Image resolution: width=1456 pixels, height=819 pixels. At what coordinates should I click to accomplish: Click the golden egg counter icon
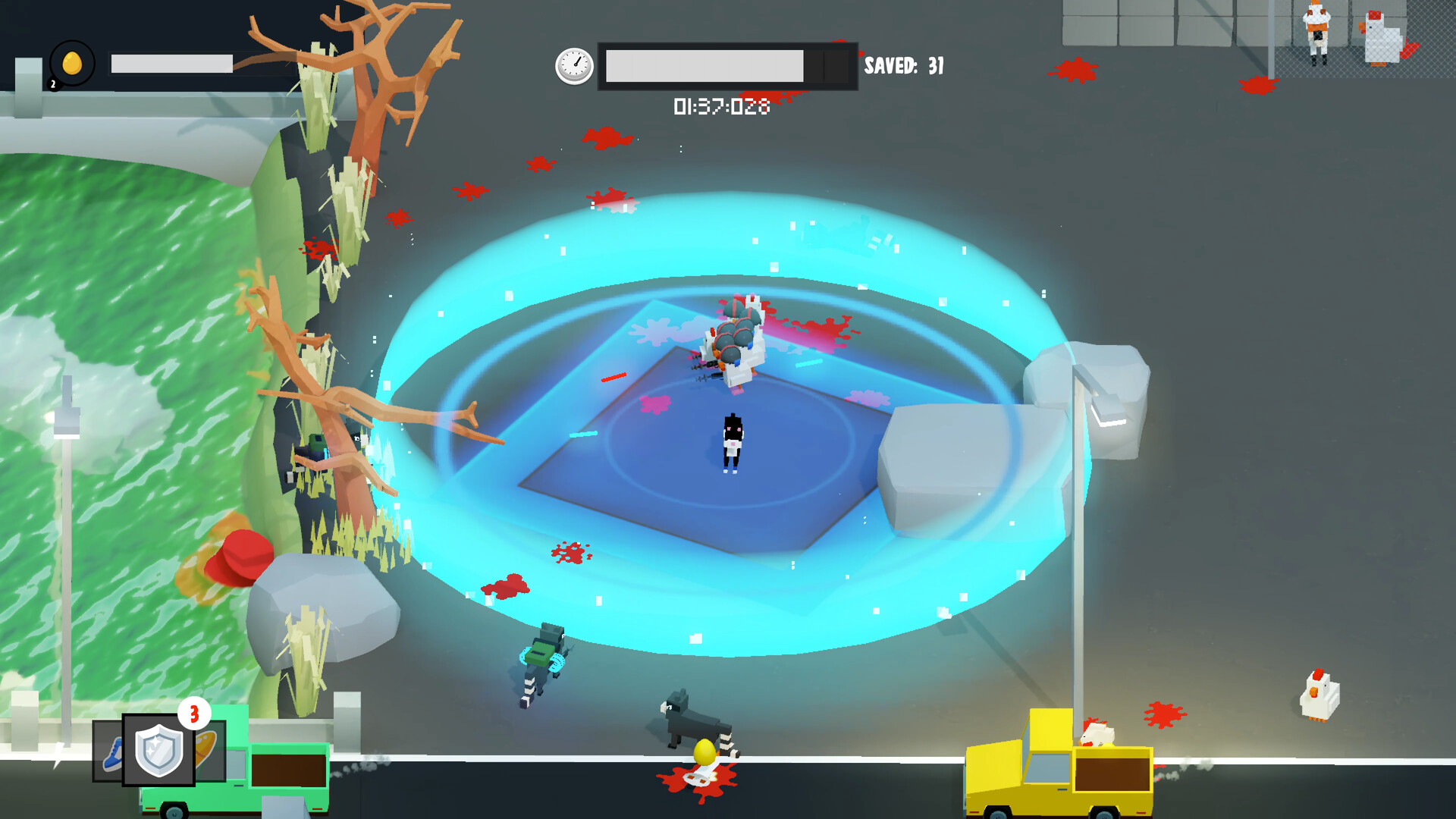coord(72,64)
